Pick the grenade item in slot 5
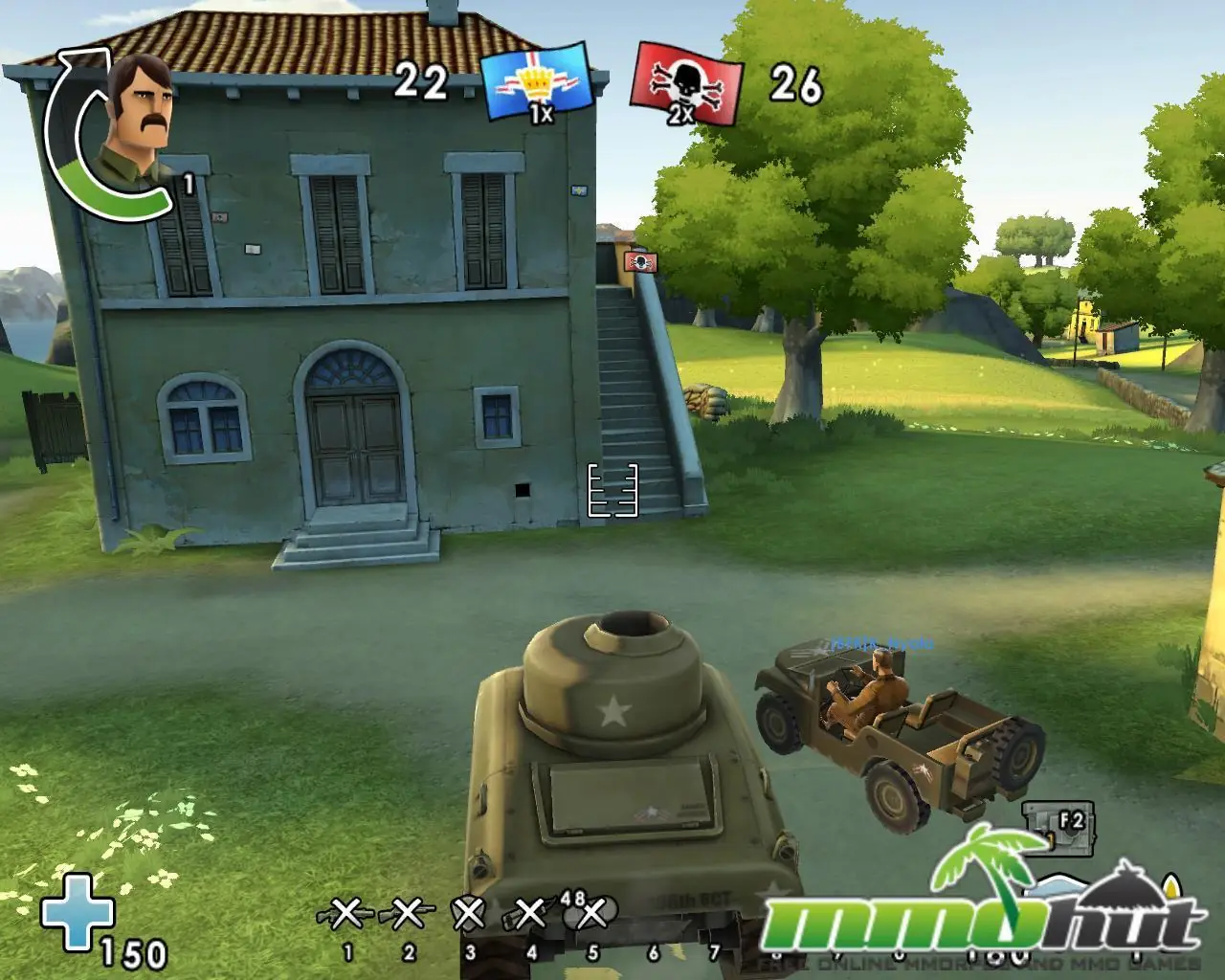This screenshot has width=1225, height=980. click(592, 915)
